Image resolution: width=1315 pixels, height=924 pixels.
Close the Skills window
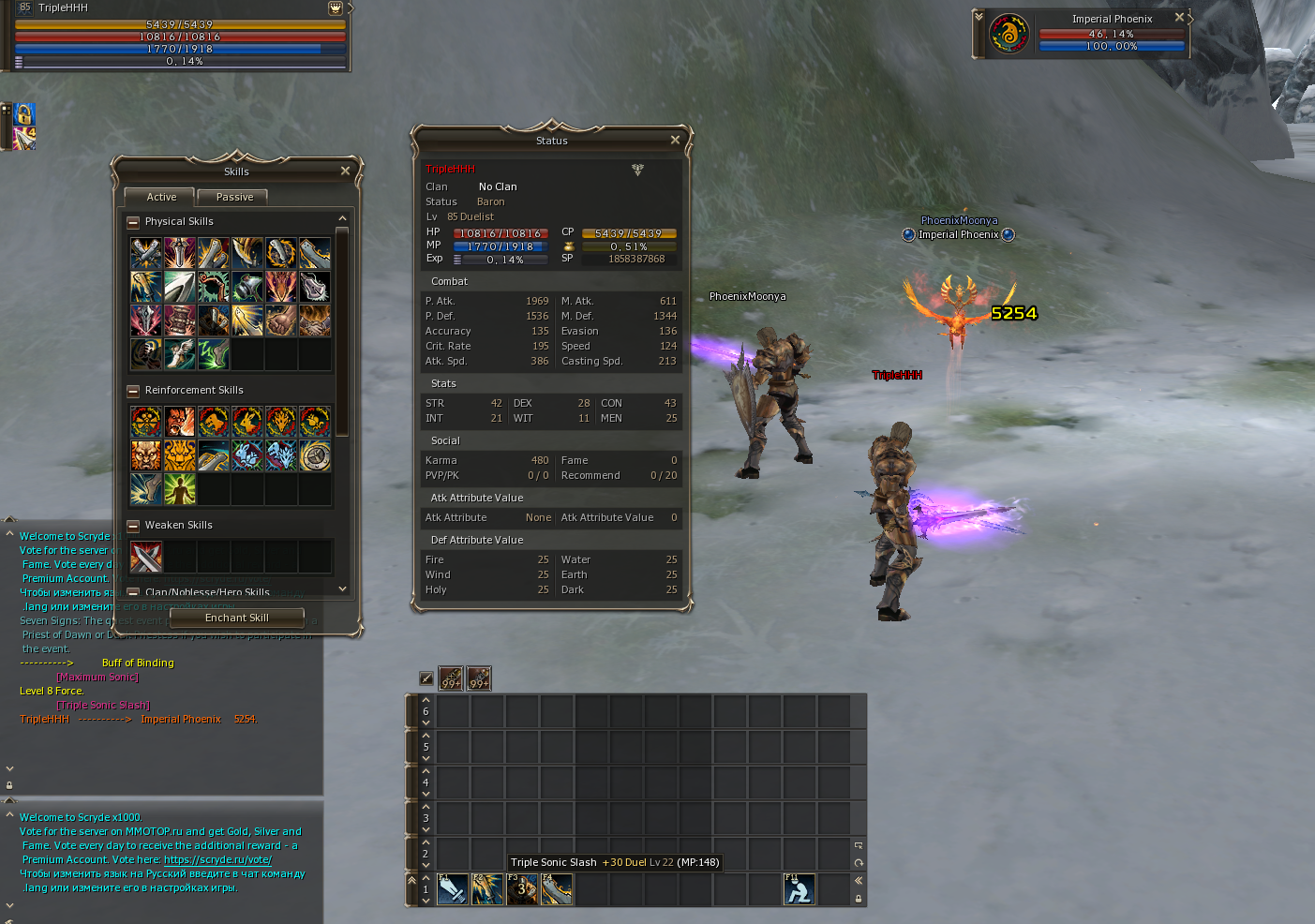(345, 171)
